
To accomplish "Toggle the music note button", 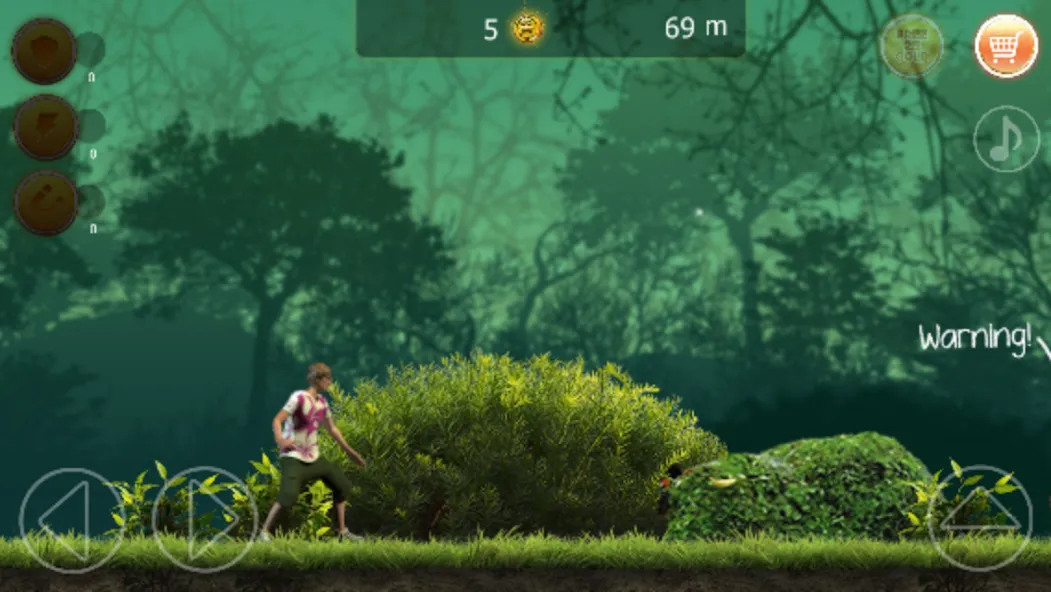I will click(x=1006, y=139).
